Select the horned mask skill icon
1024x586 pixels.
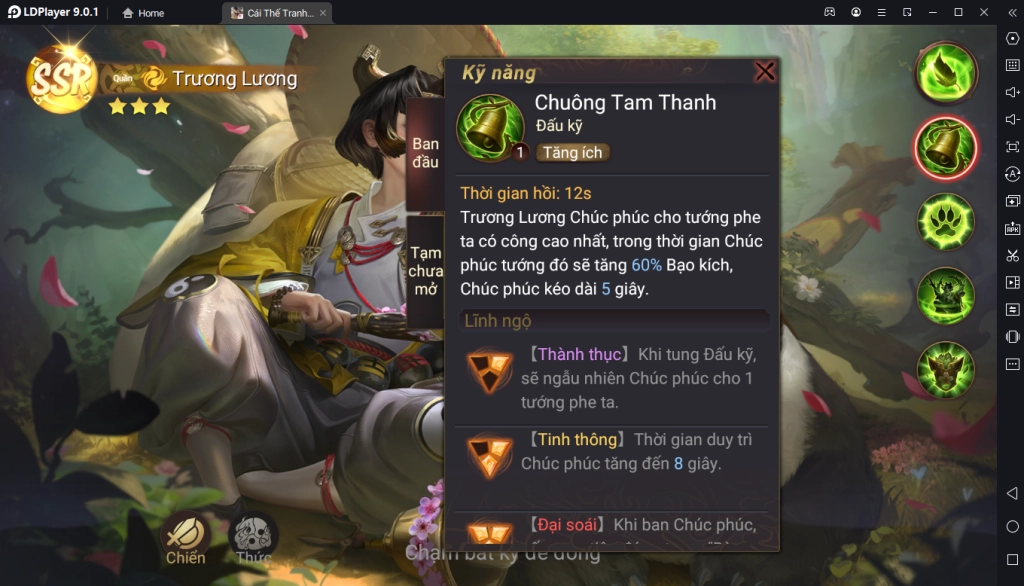945,369
